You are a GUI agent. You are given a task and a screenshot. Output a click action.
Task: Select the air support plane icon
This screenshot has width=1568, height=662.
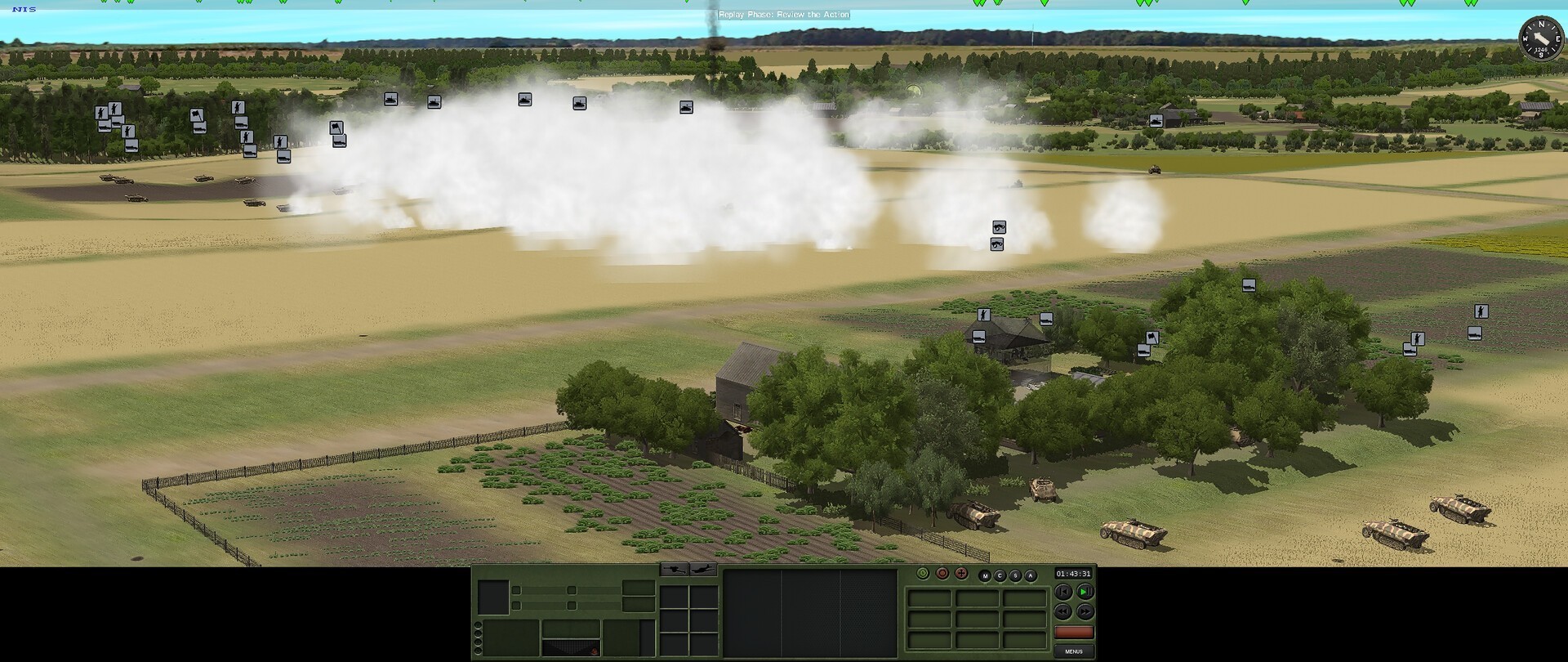pos(703,570)
